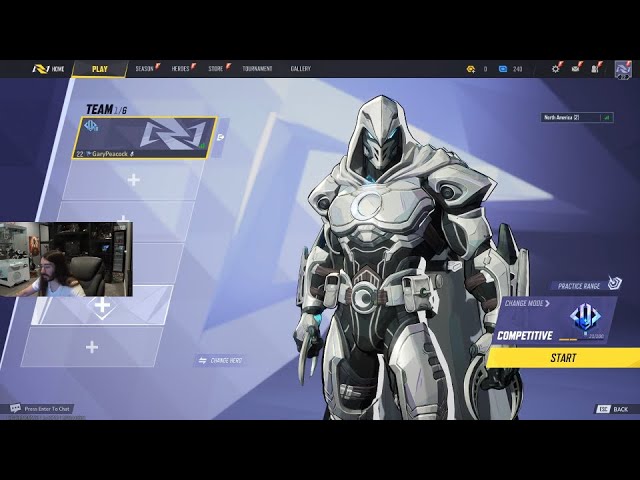Click the North America server selector
Image resolution: width=640 pixels, height=480 pixels.
(x=577, y=118)
